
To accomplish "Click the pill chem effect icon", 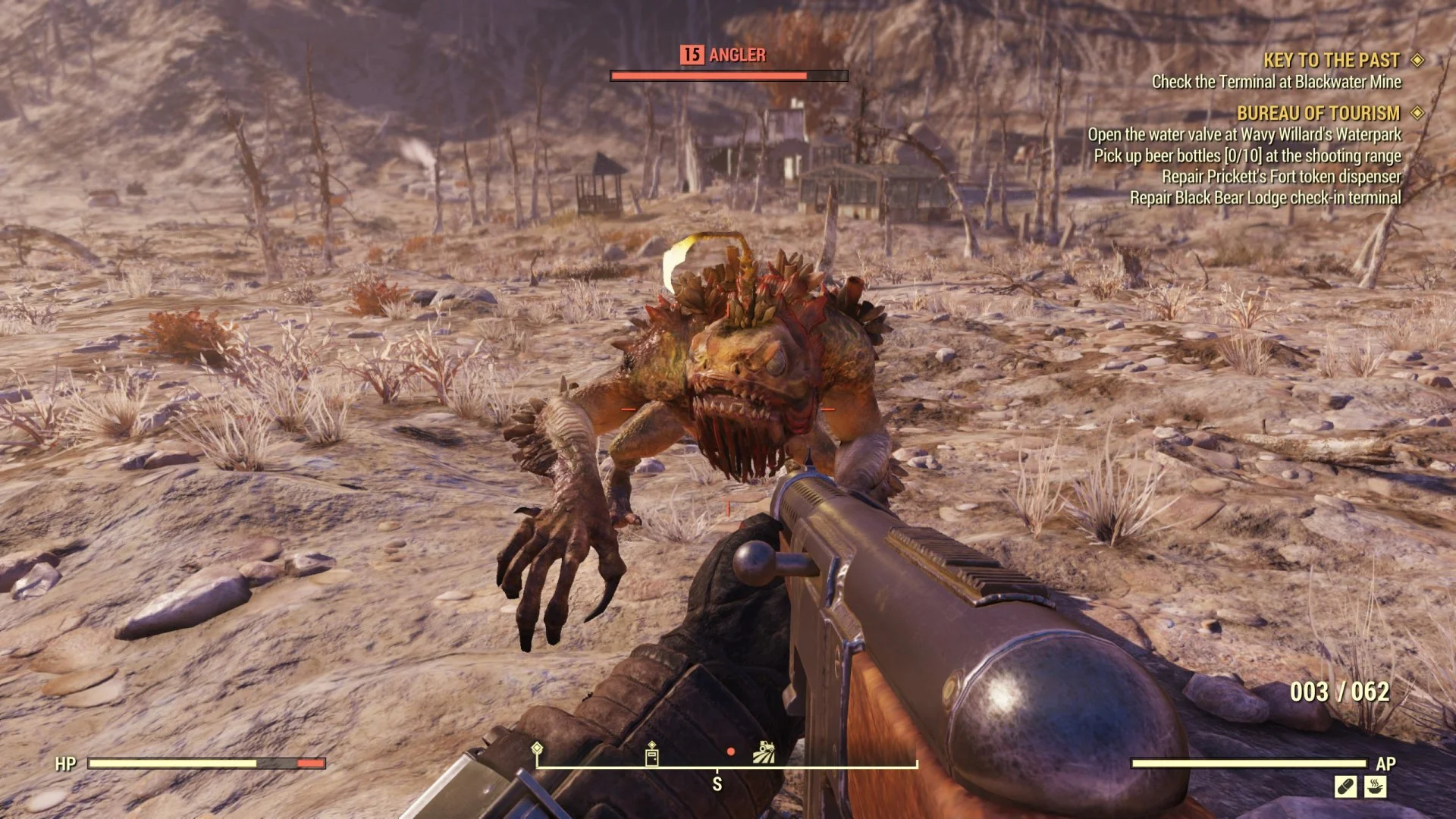I will (x=1346, y=786).
